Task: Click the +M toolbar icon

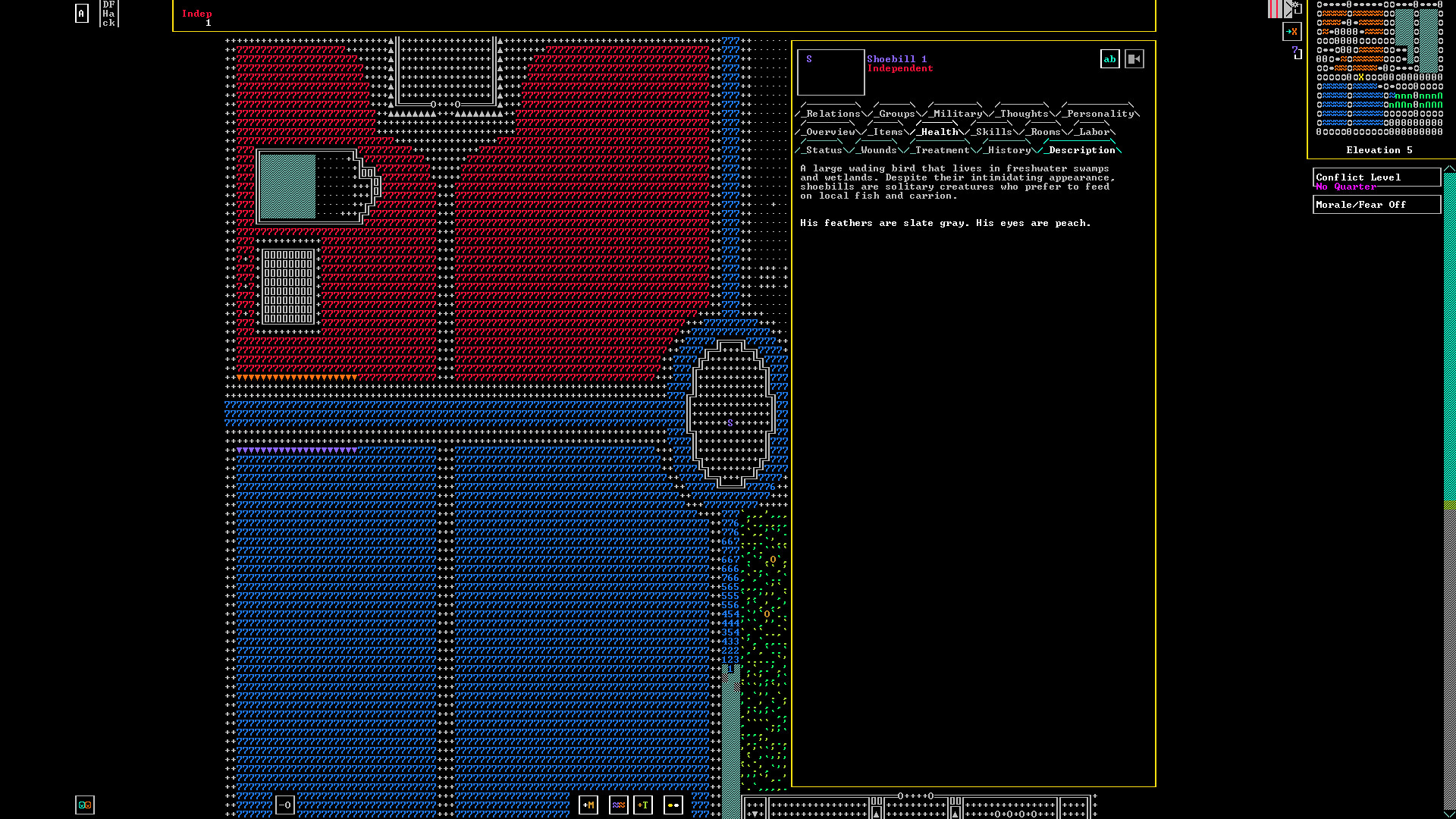Action: point(588,805)
